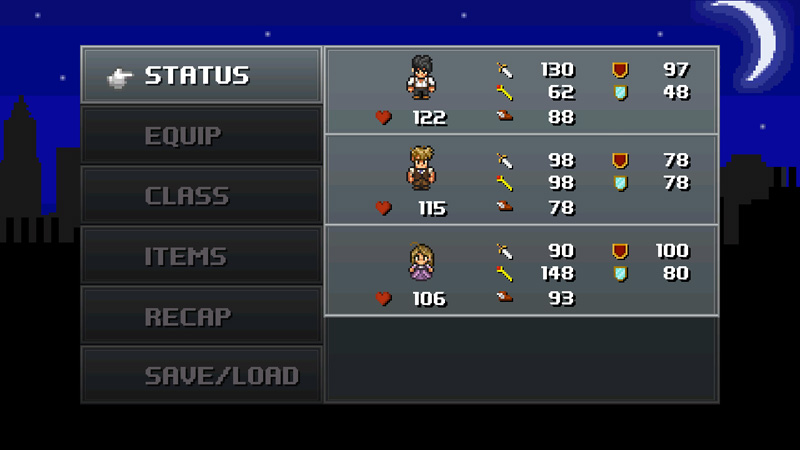Open the EQUIP menu
The height and width of the screenshot is (450, 800).
tap(201, 135)
